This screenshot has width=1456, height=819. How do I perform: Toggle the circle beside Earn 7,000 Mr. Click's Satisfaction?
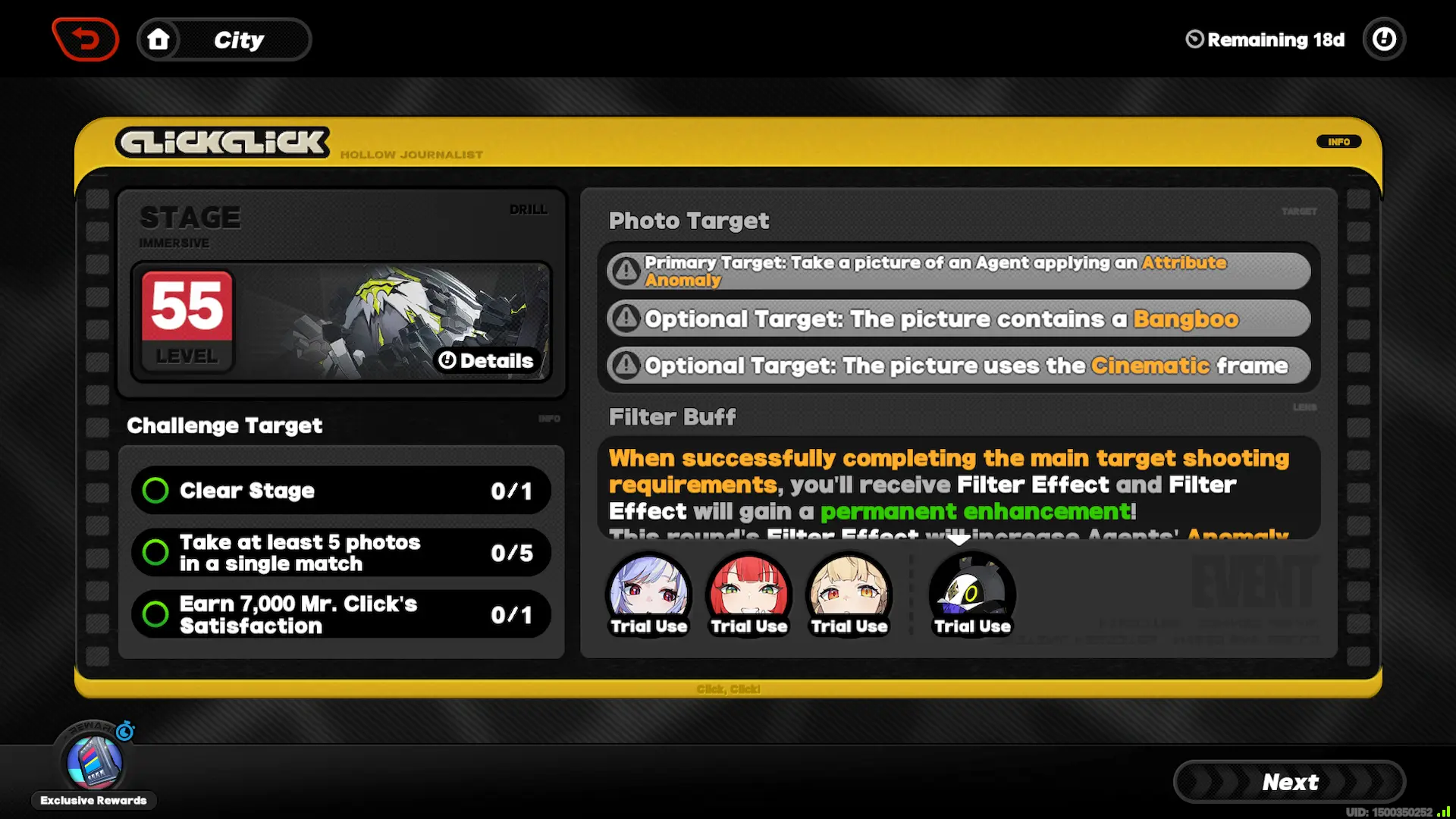coord(155,614)
